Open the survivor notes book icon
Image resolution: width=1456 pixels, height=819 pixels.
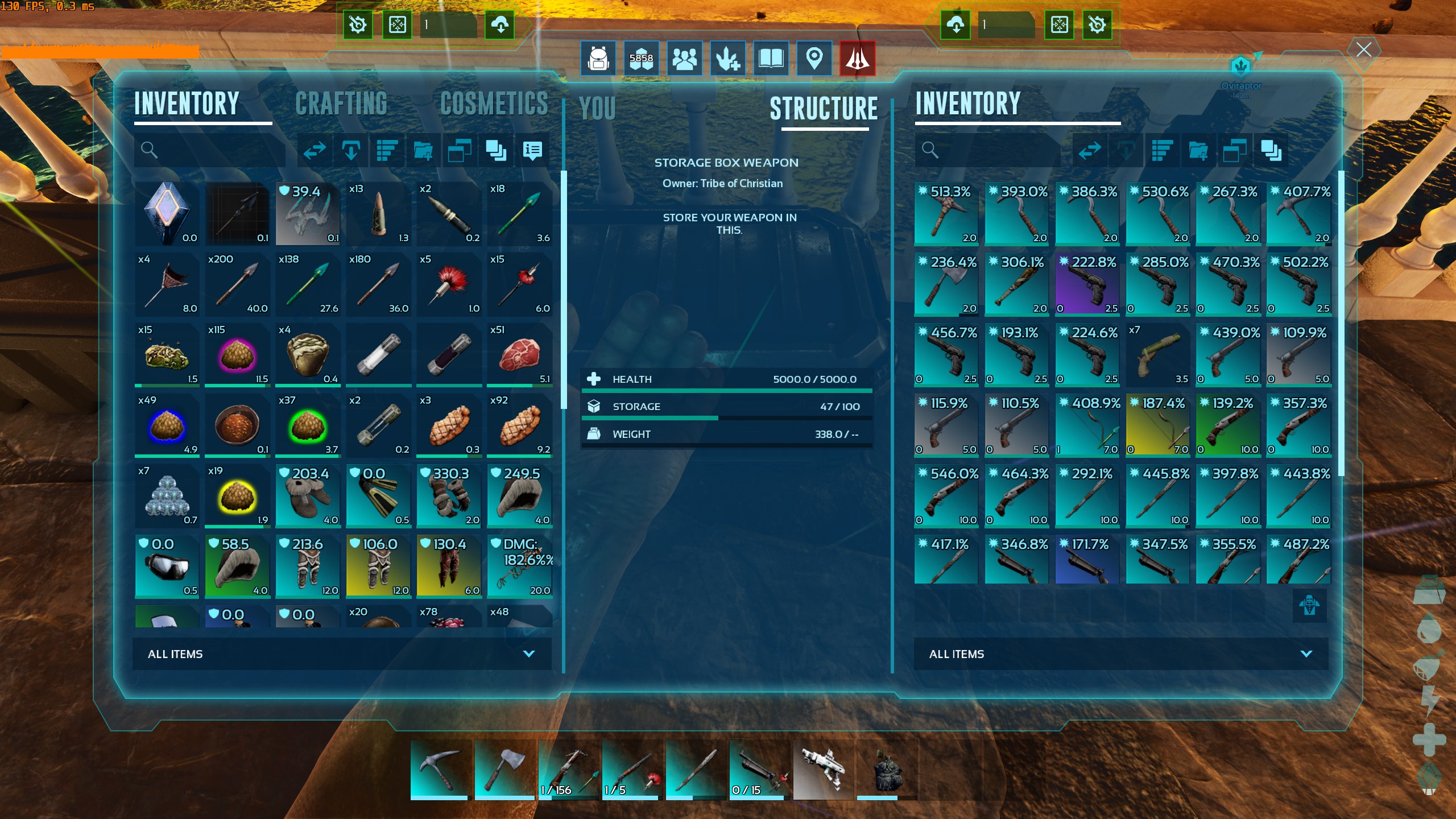[x=771, y=58]
